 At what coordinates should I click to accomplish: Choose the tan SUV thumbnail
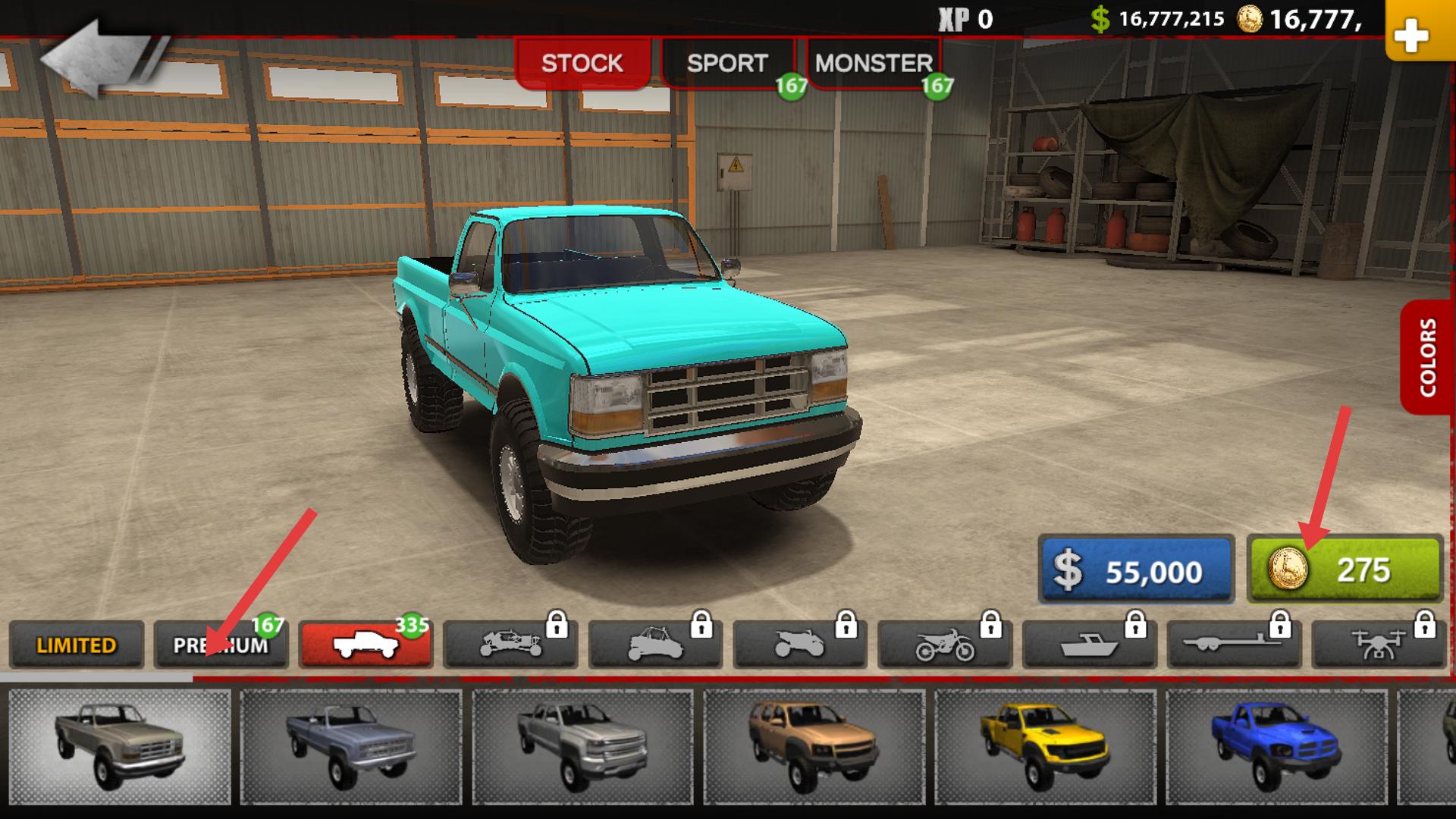[x=813, y=746]
